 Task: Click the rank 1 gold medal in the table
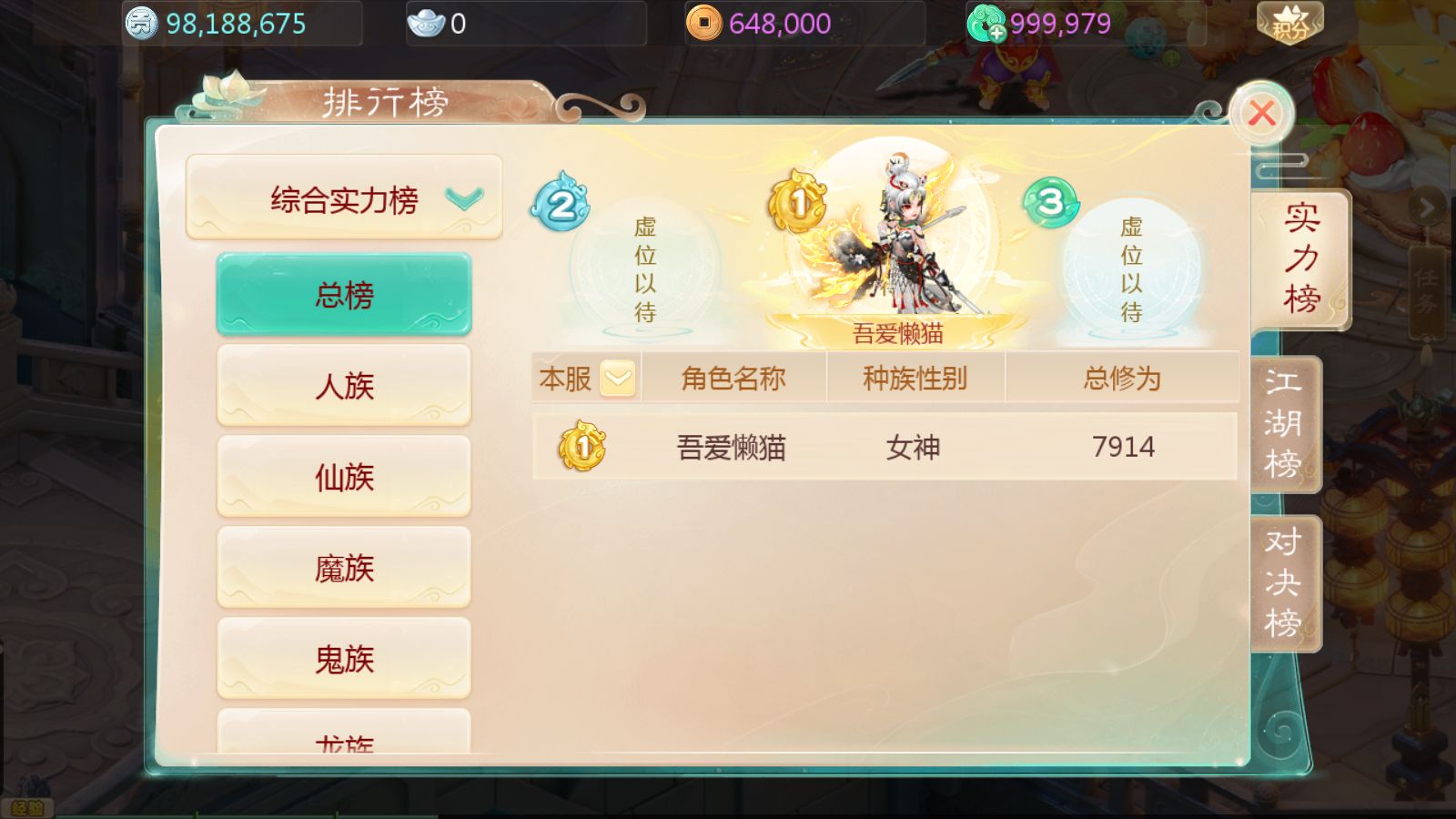582,447
